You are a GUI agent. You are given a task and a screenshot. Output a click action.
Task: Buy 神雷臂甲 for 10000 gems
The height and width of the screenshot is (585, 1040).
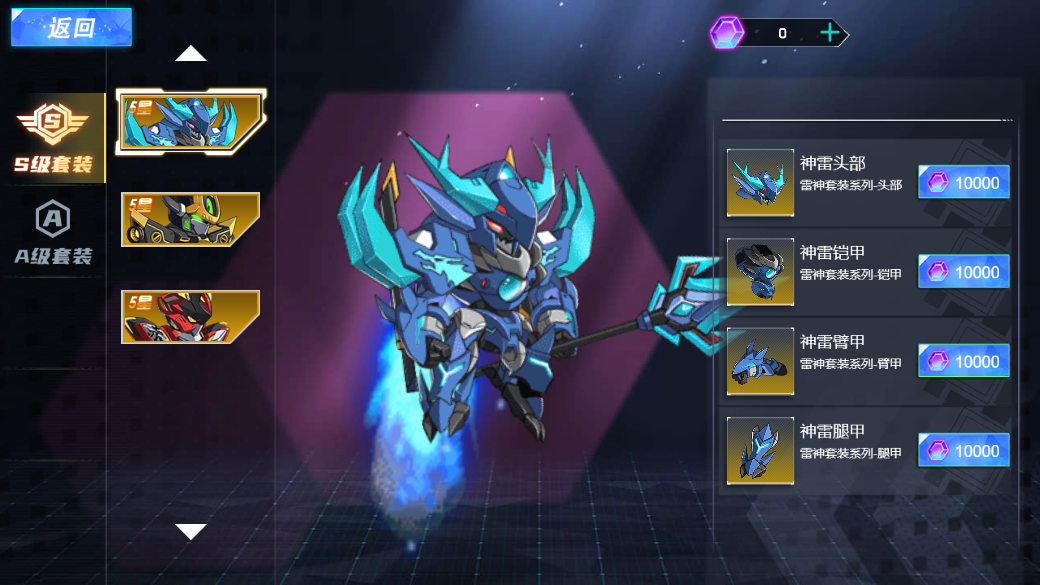pos(964,362)
